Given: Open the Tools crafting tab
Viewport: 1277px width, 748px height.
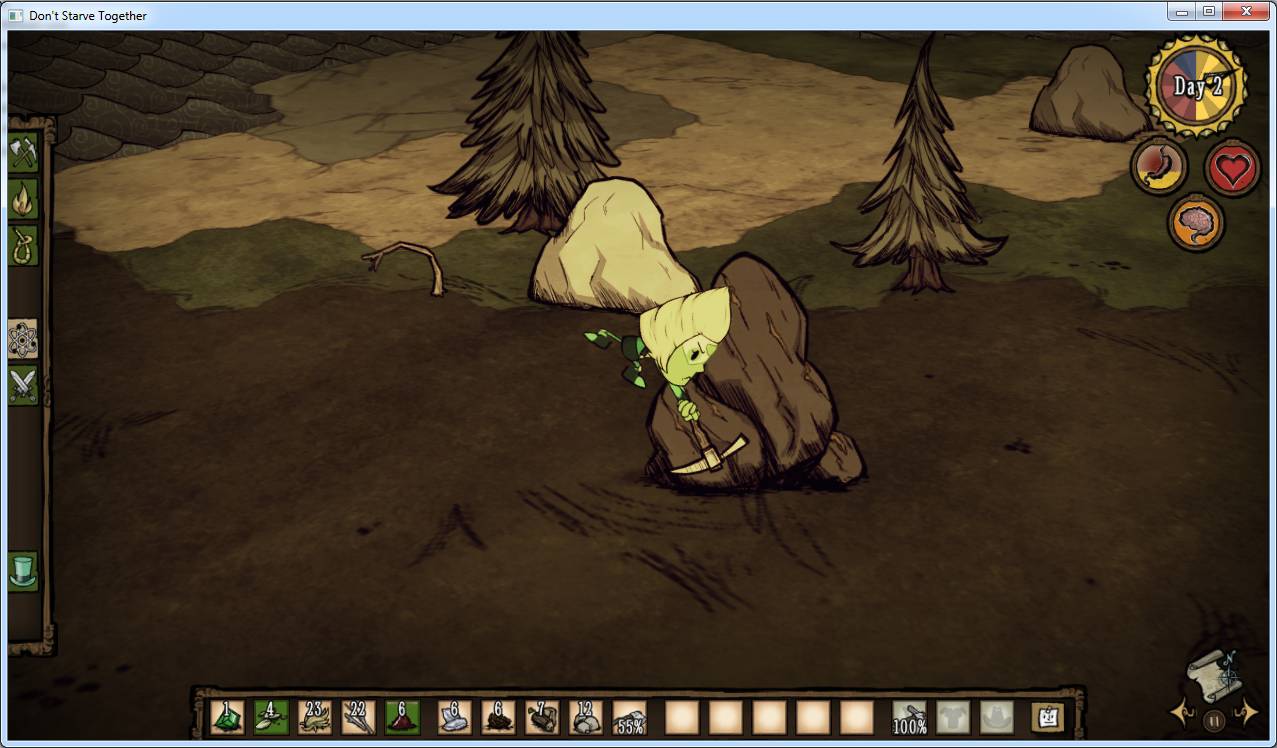Looking at the screenshot, I should 23,153.
